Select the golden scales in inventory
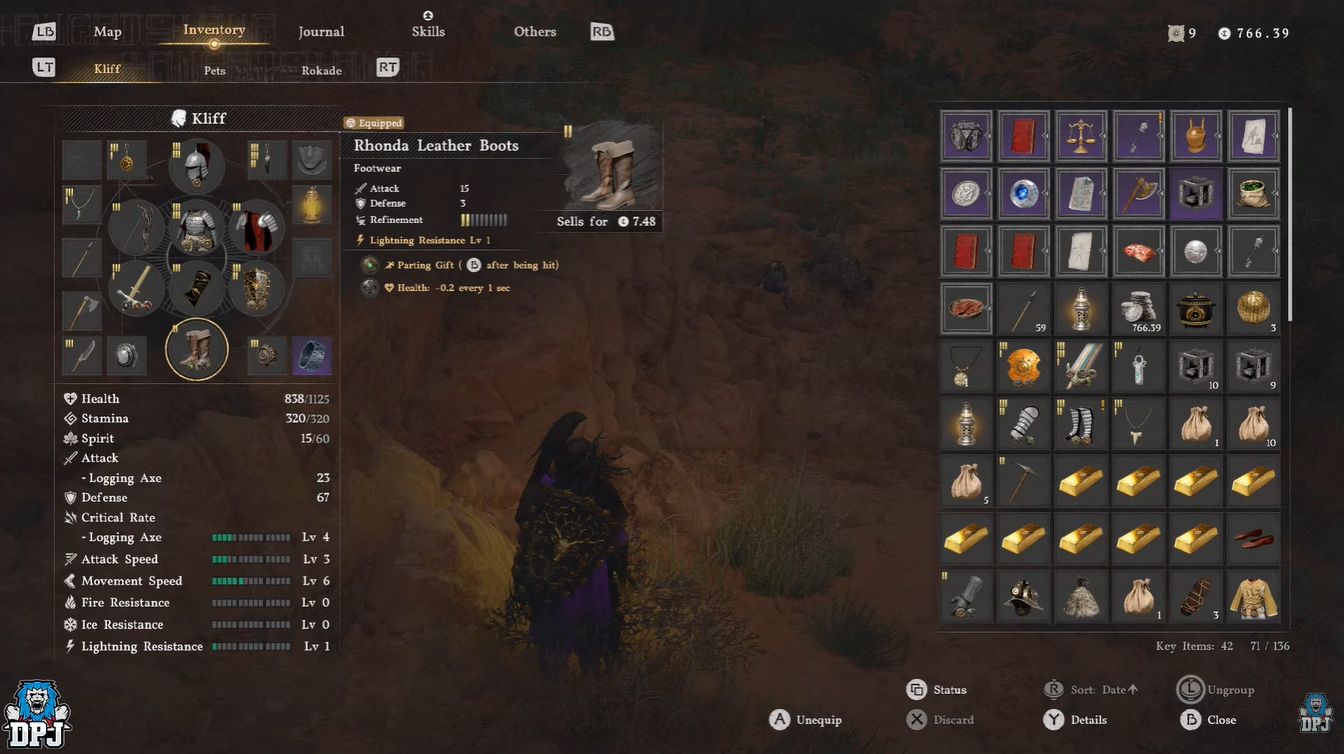The height and width of the screenshot is (754, 1344). tap(1081, 136)
